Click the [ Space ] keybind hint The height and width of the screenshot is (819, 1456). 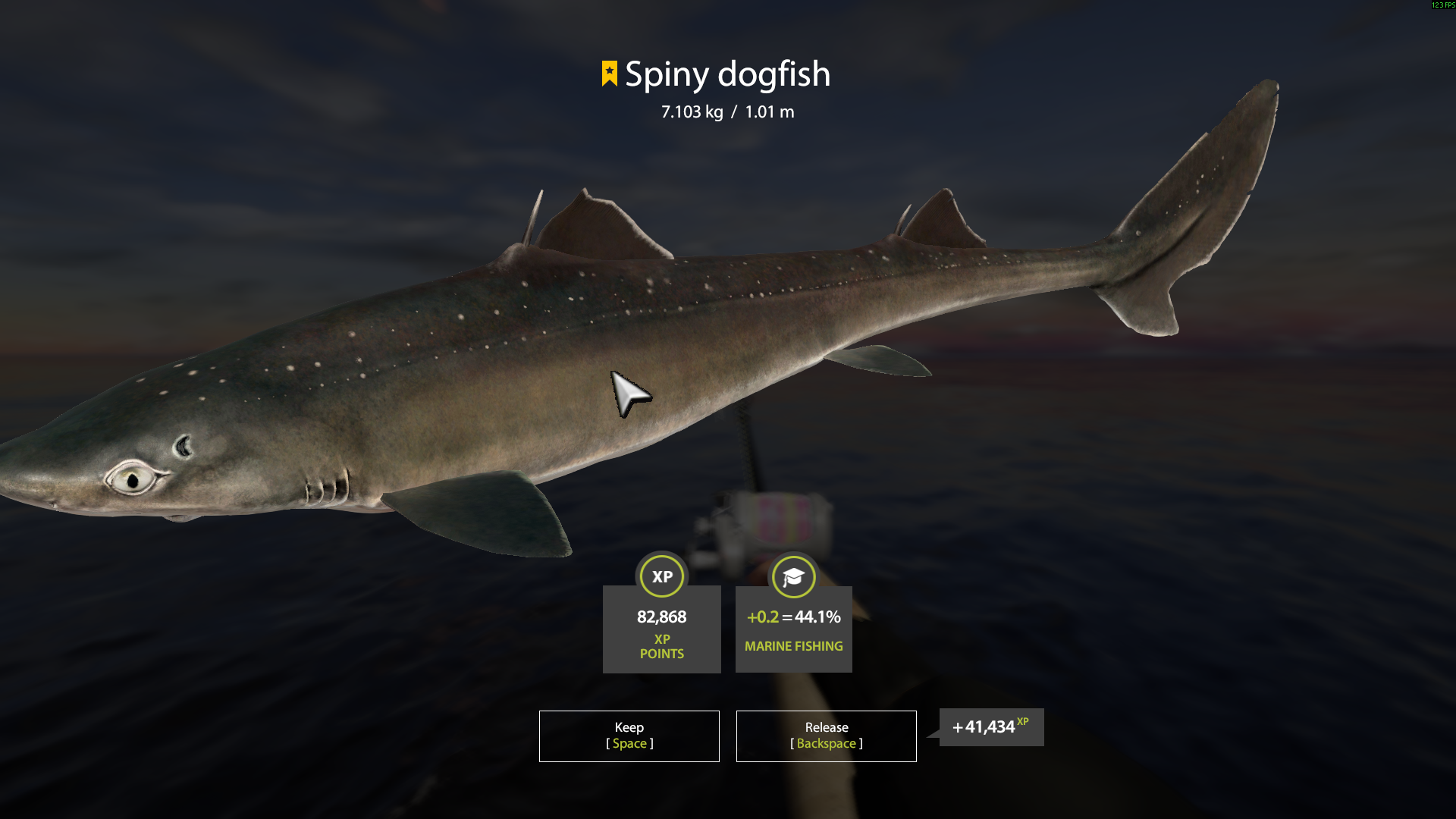tap(629, 744)
